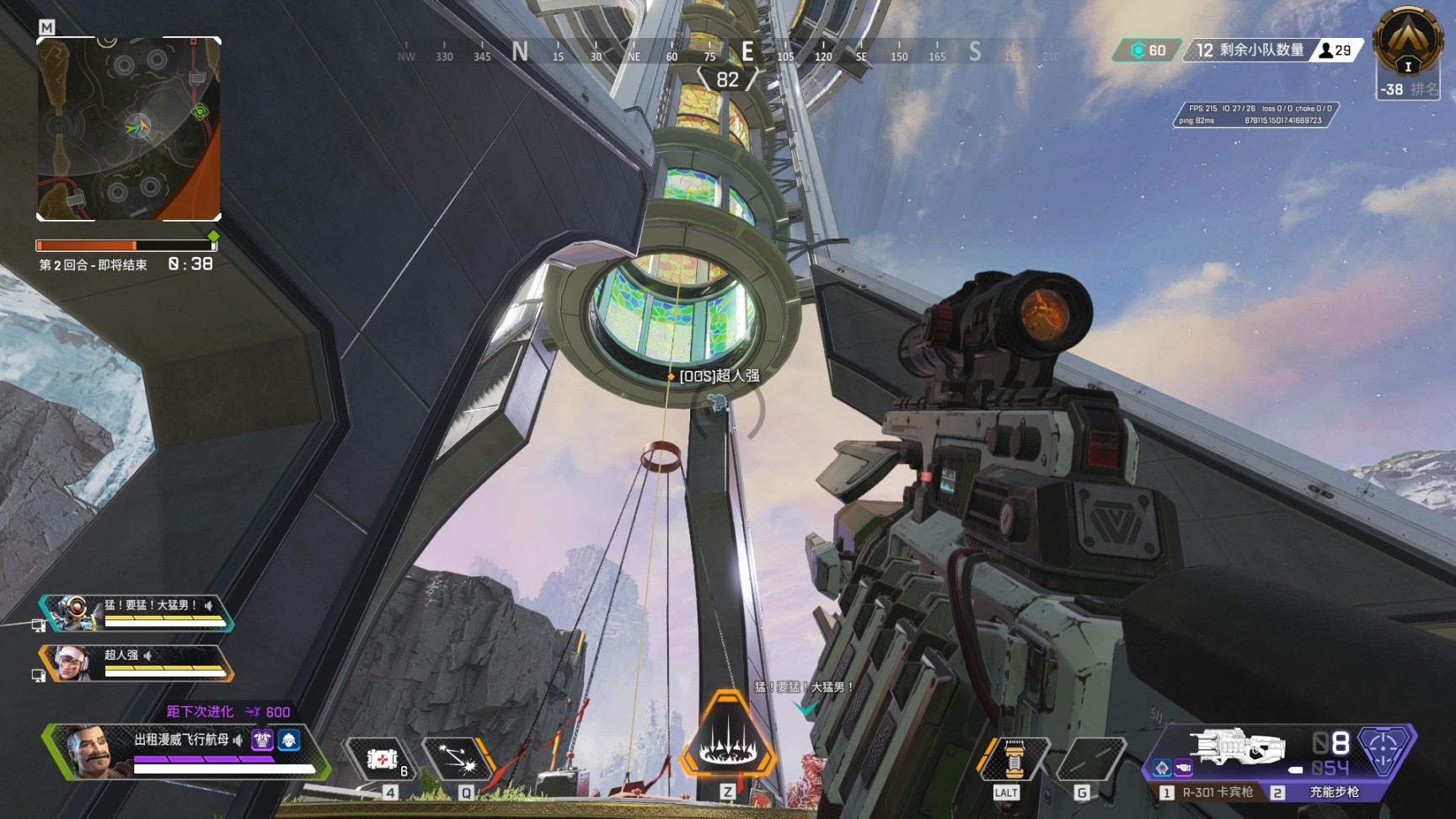1456x819 pixels.
Task: Open the minimap in the corner
Action: click(129, 129)
